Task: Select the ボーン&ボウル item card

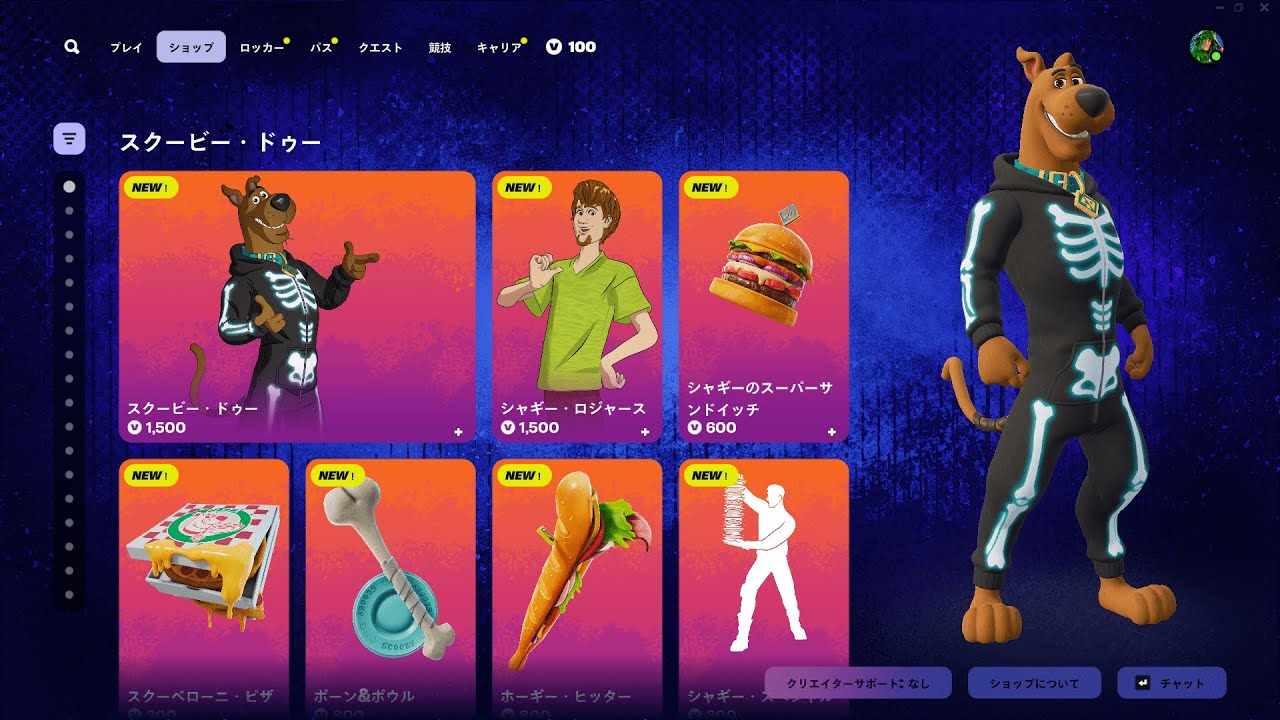Action: tap(391, 585)
